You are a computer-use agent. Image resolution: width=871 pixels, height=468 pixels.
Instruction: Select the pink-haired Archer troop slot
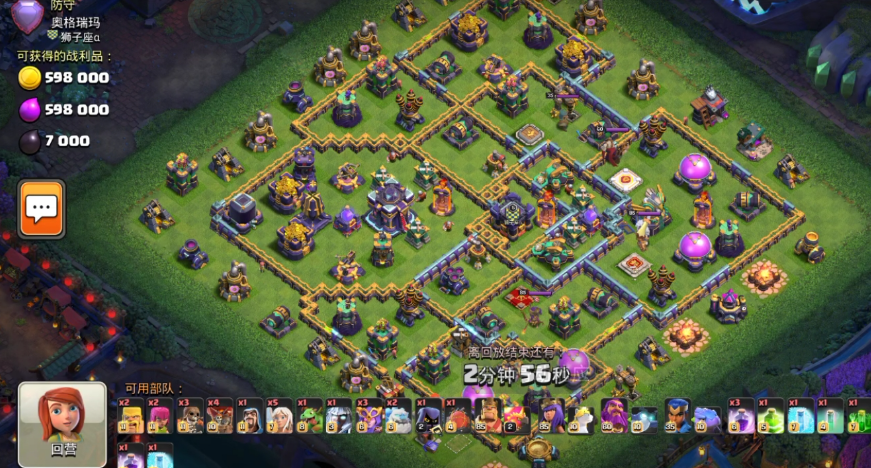click(x=160, y=415)
